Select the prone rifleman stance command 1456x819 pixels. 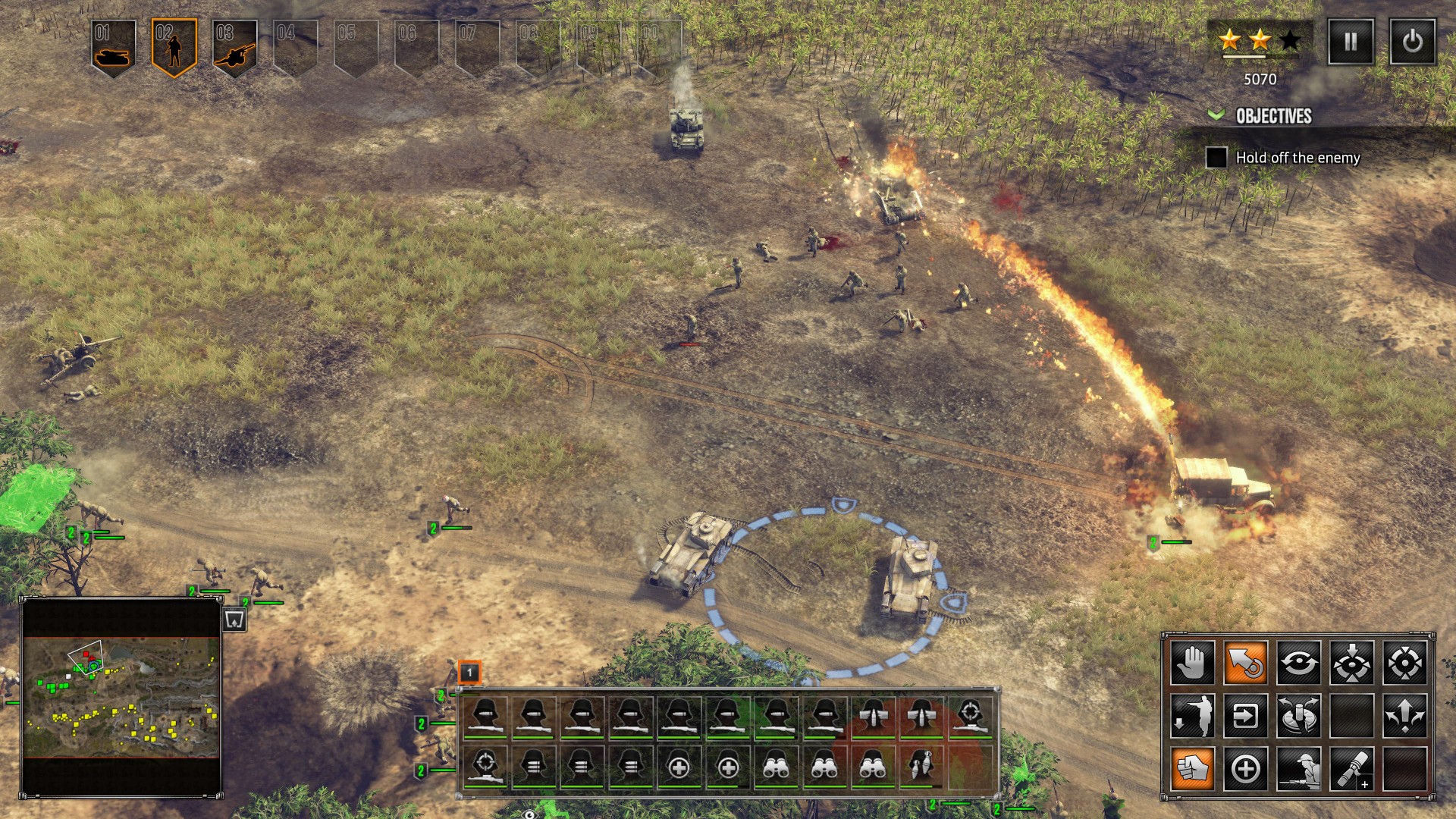(x=1298, y=769)
